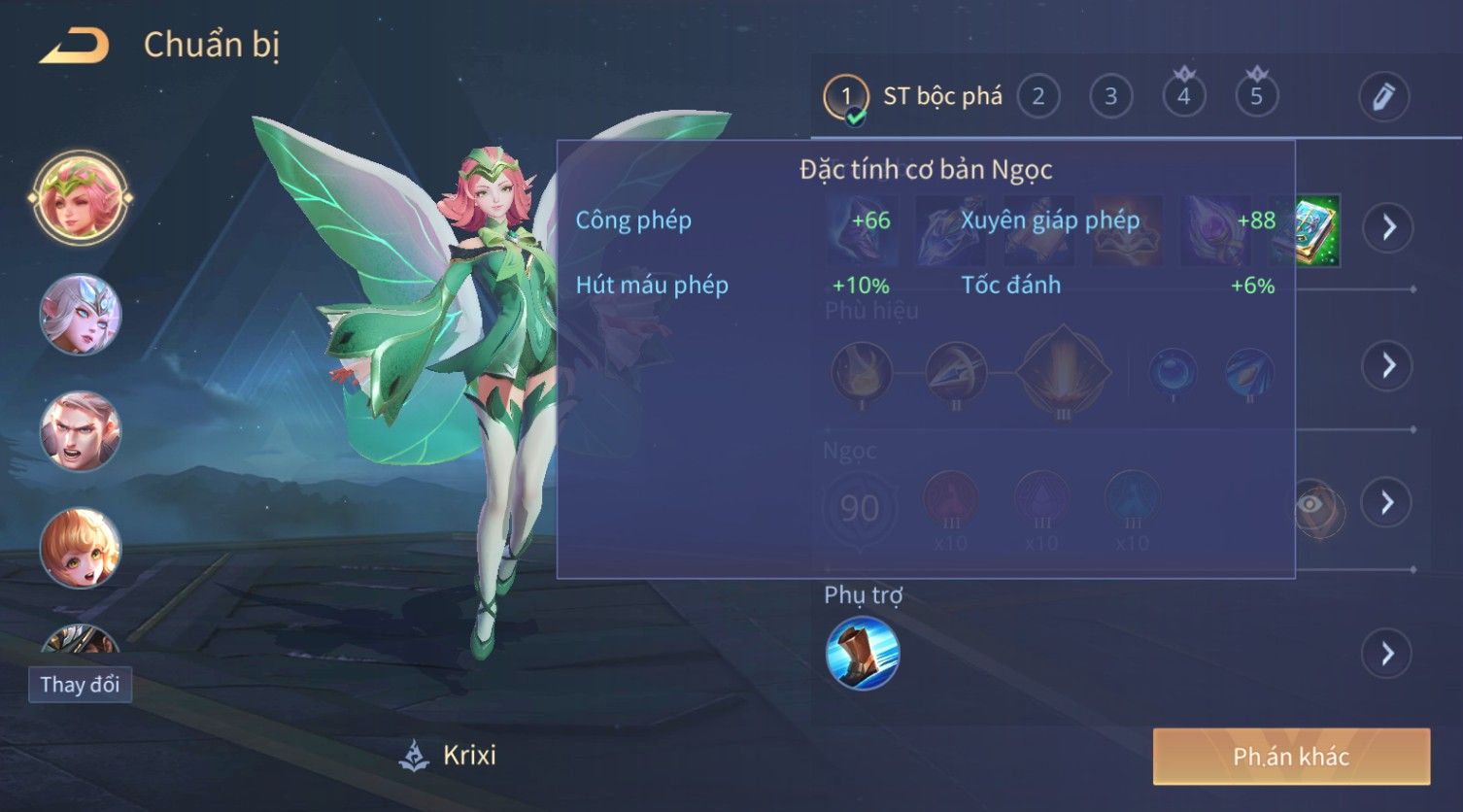Select the boot Phụ trợ spell icon
Screen dimensions: 1463x812
point(863,653)
